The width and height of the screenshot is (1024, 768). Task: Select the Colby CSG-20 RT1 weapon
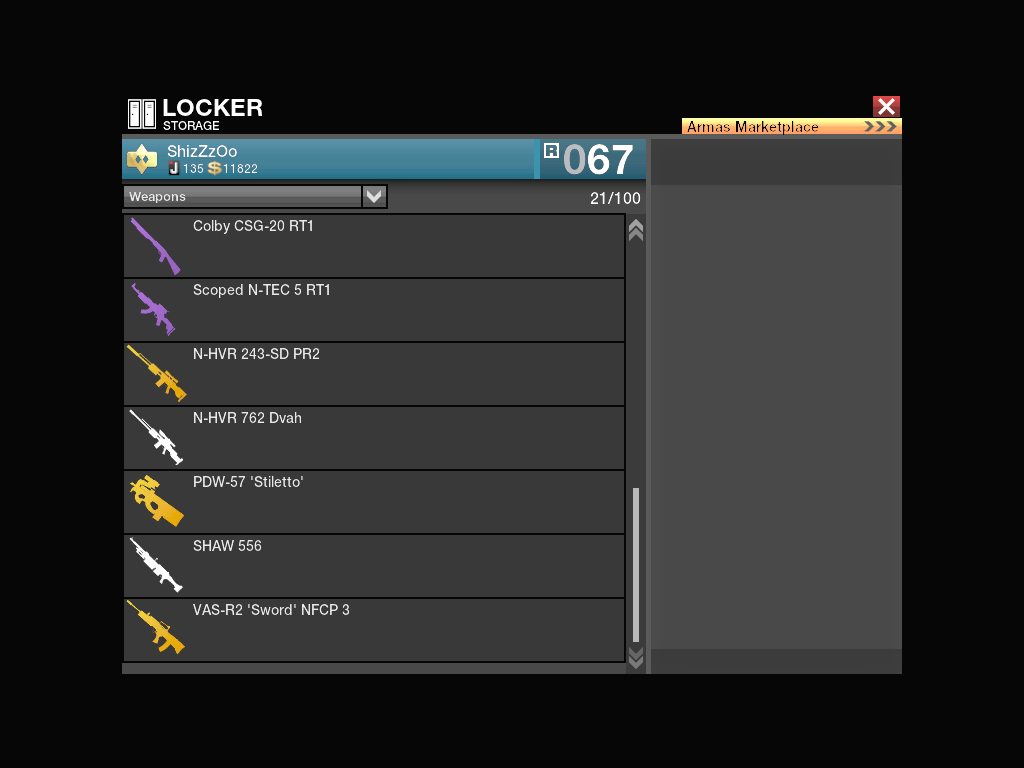pyautogui.click(x=374, y=246)
